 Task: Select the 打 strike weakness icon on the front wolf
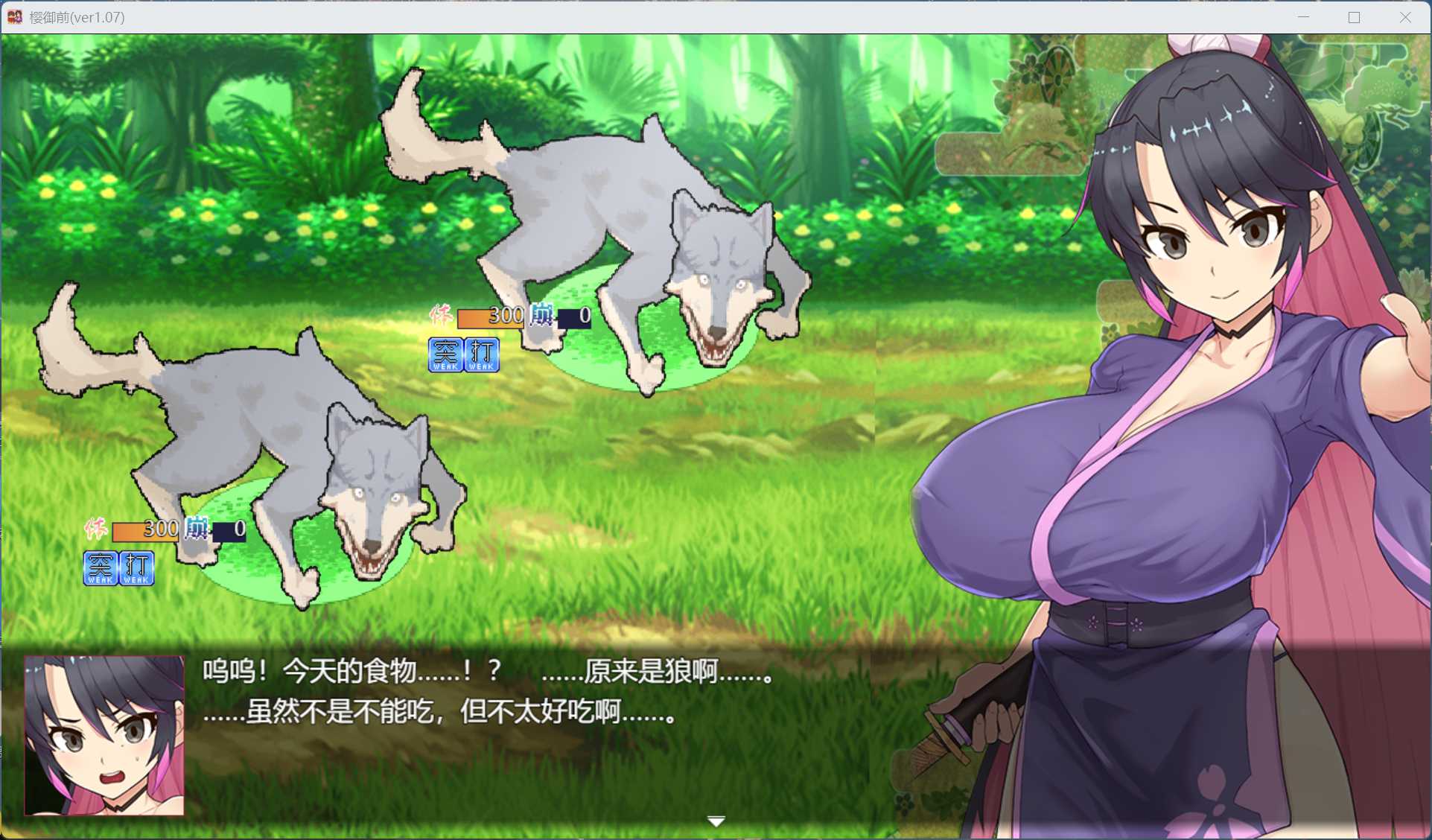tap(136, 566)
